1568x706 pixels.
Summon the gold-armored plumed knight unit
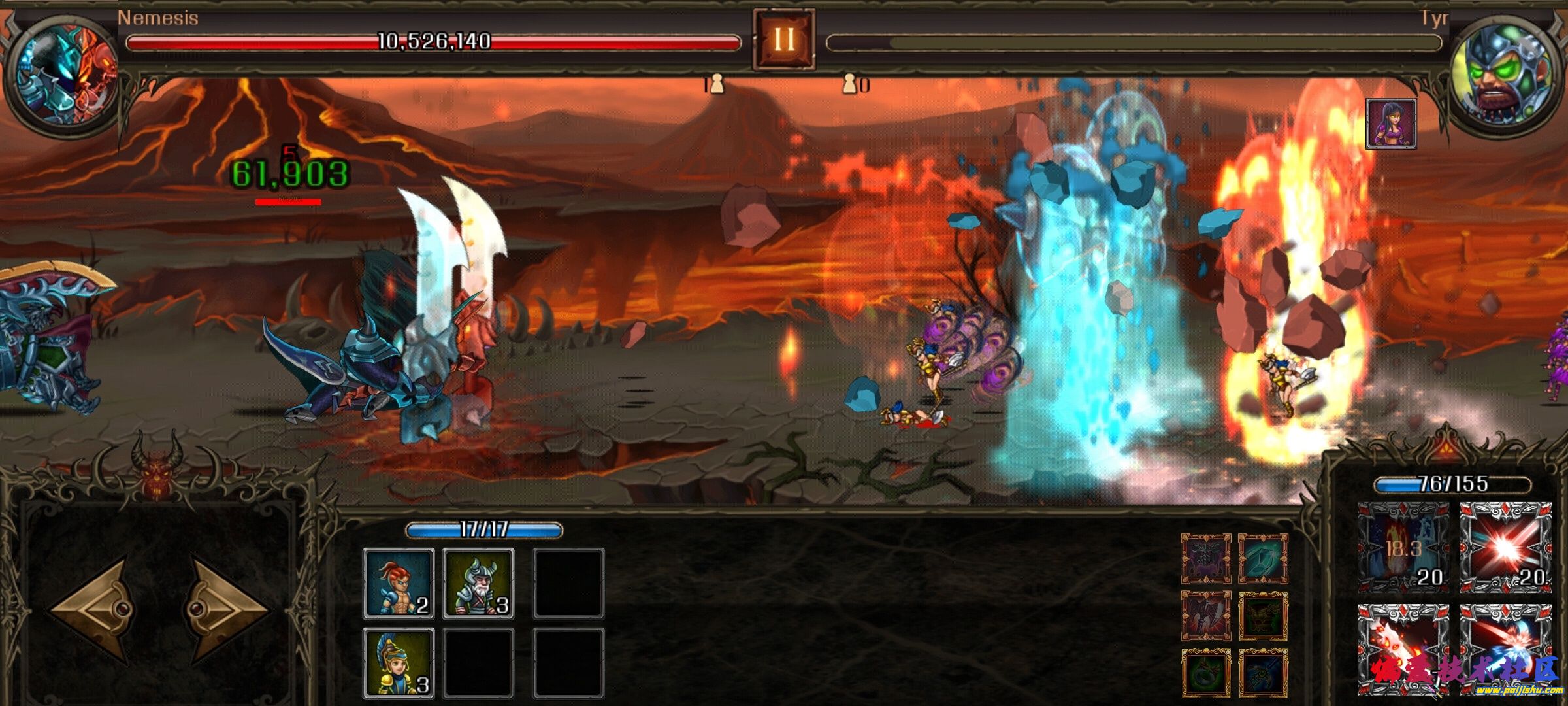[399, 663]
